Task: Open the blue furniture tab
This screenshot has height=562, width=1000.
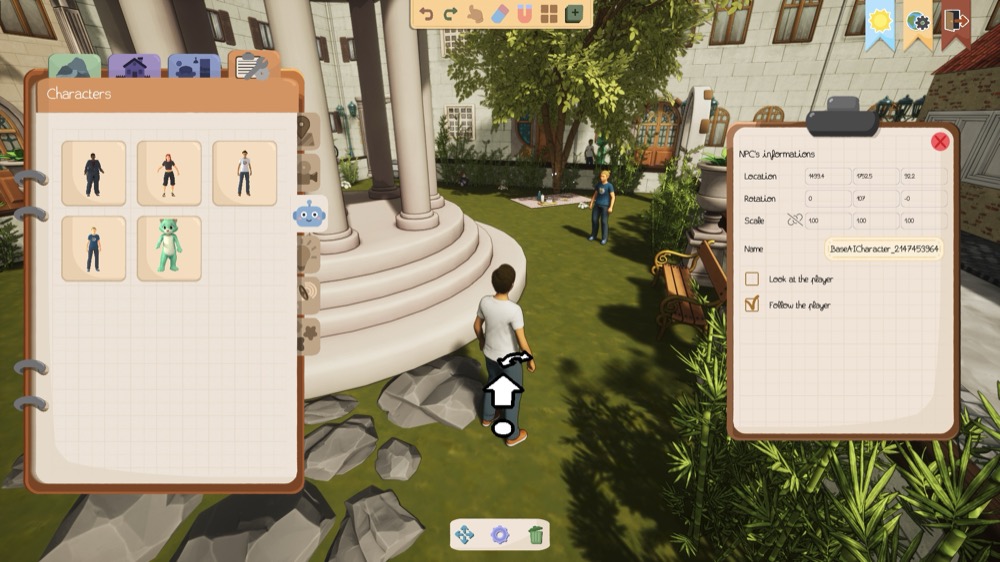Action: [194, 67]
